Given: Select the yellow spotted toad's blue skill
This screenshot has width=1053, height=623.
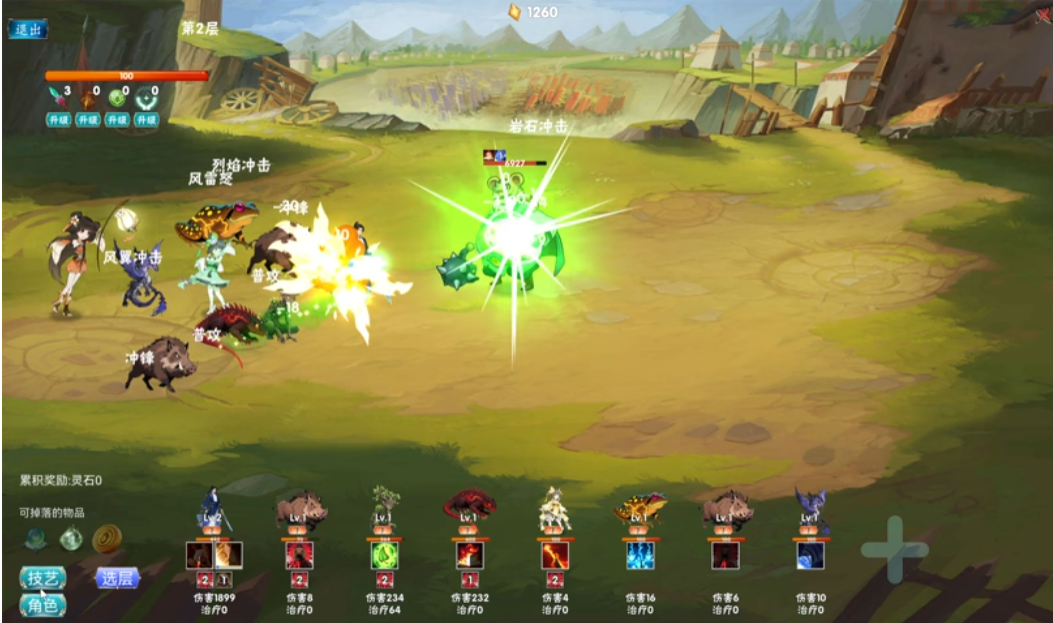Looking at the screenshot, I should pos(640,555).
